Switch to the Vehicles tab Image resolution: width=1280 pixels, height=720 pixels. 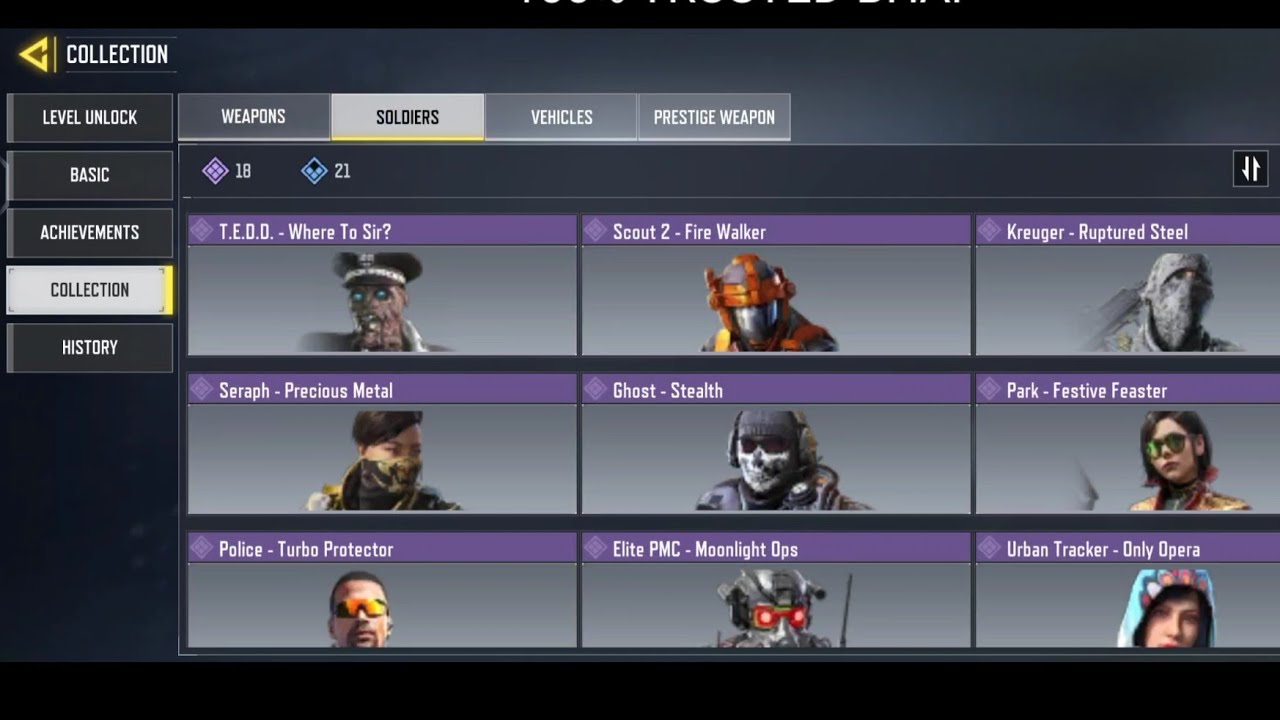(561, 117)
